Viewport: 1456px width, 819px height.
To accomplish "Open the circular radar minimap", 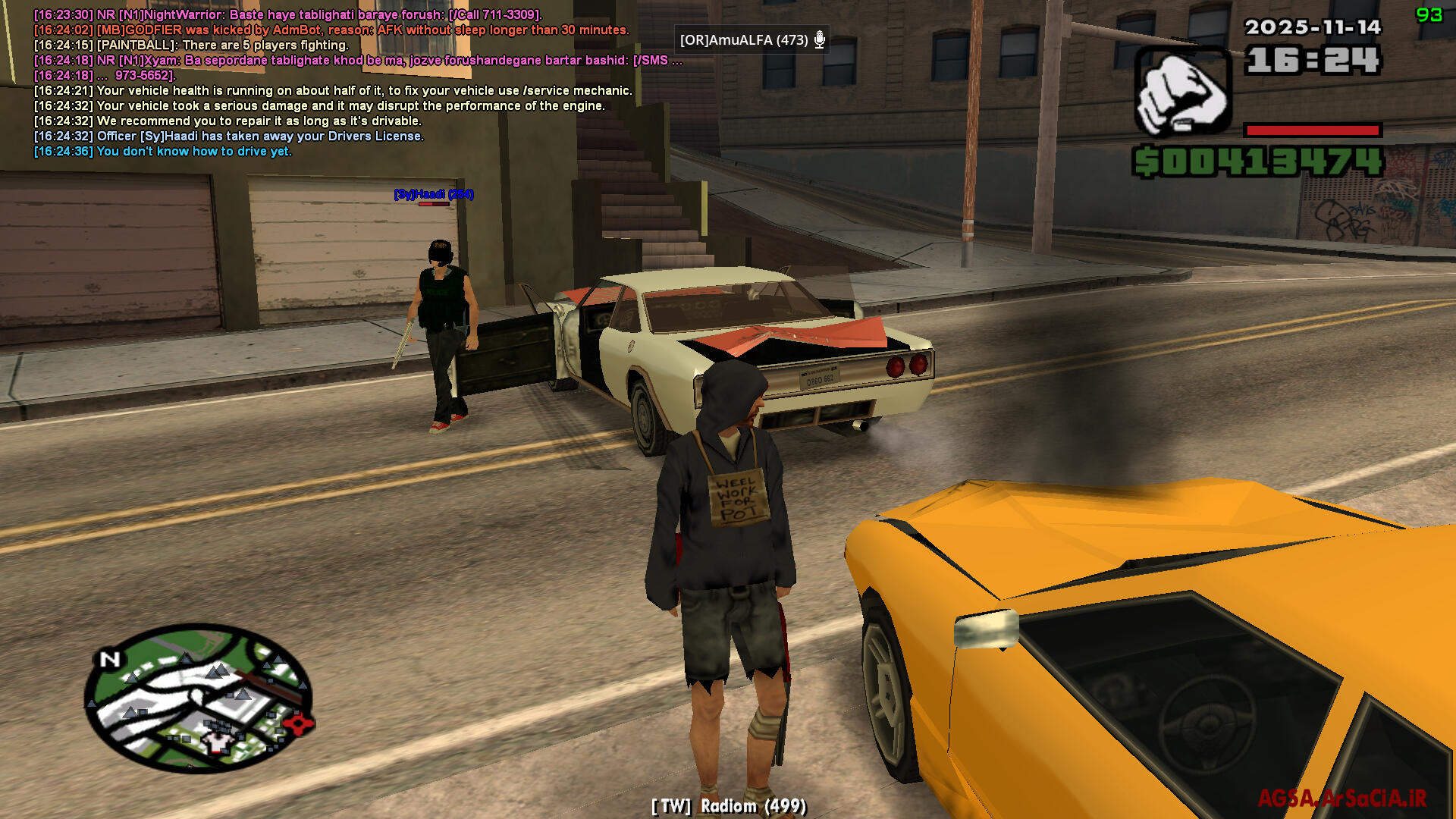I will (199, 698).
